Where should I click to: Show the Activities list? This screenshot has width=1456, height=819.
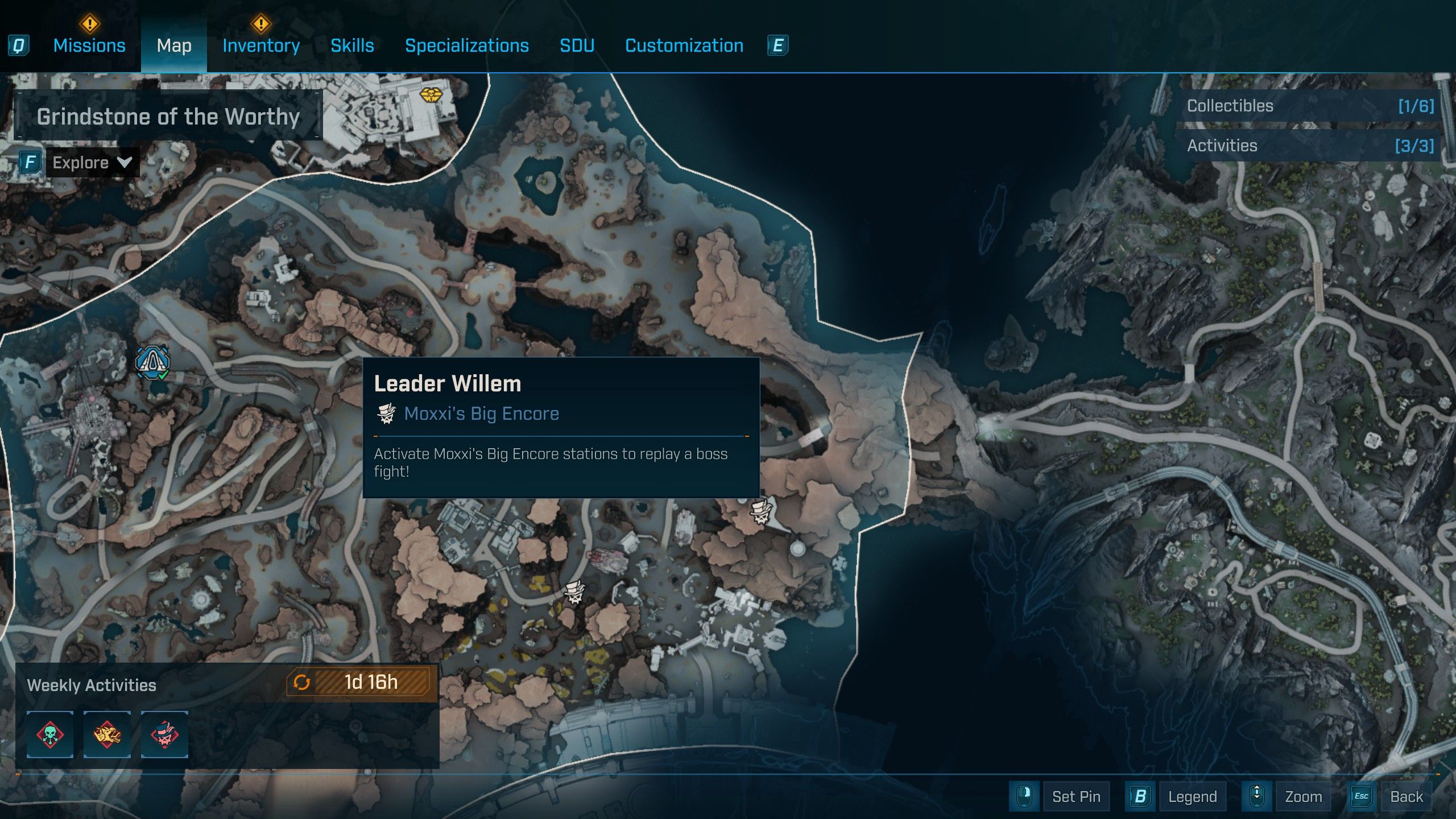(x=1309, y=146)
